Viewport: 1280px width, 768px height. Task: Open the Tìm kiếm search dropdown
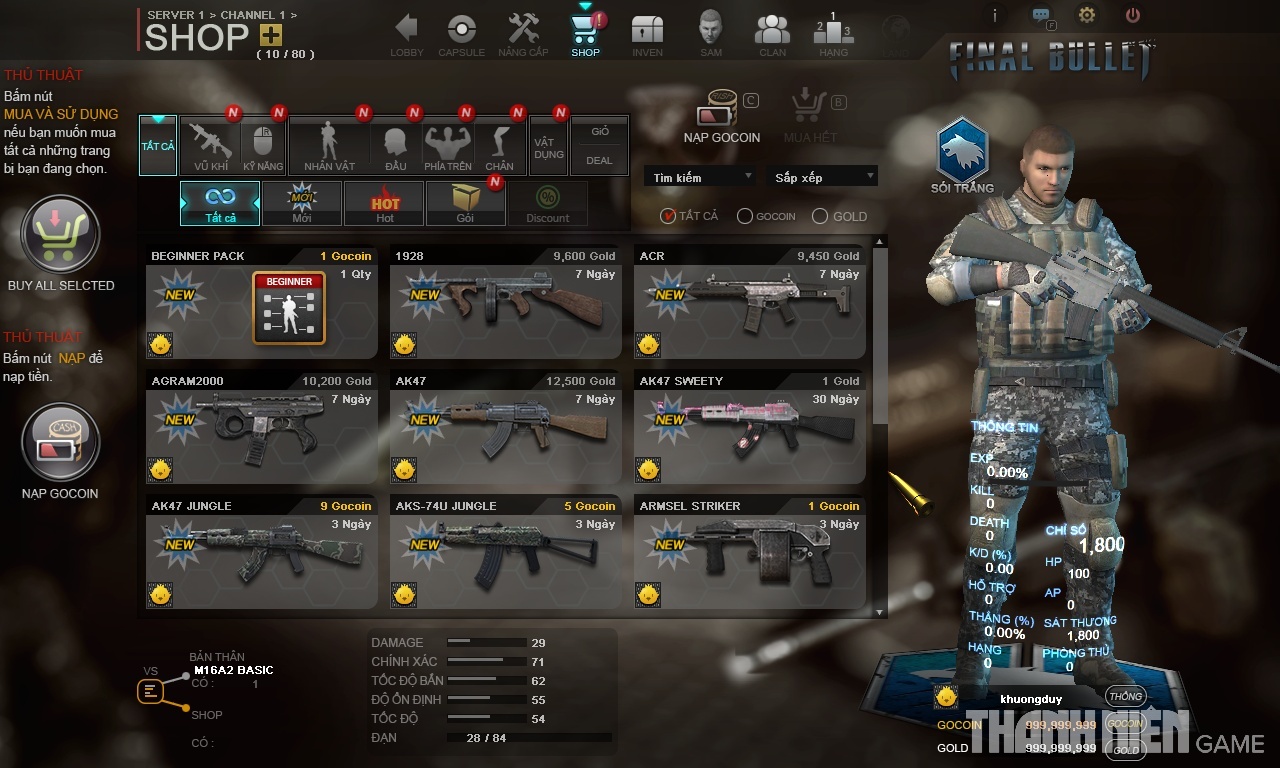pyautogui.click(x=700, y=176)
